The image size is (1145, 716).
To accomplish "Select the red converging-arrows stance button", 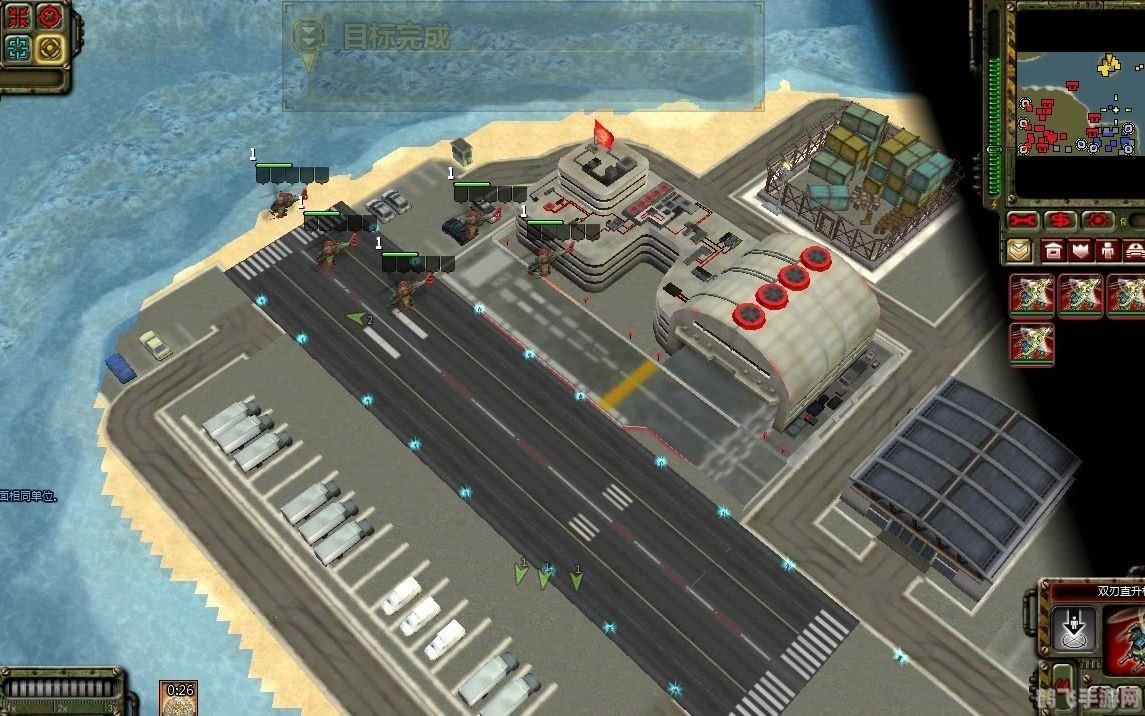I will (18, 17).
